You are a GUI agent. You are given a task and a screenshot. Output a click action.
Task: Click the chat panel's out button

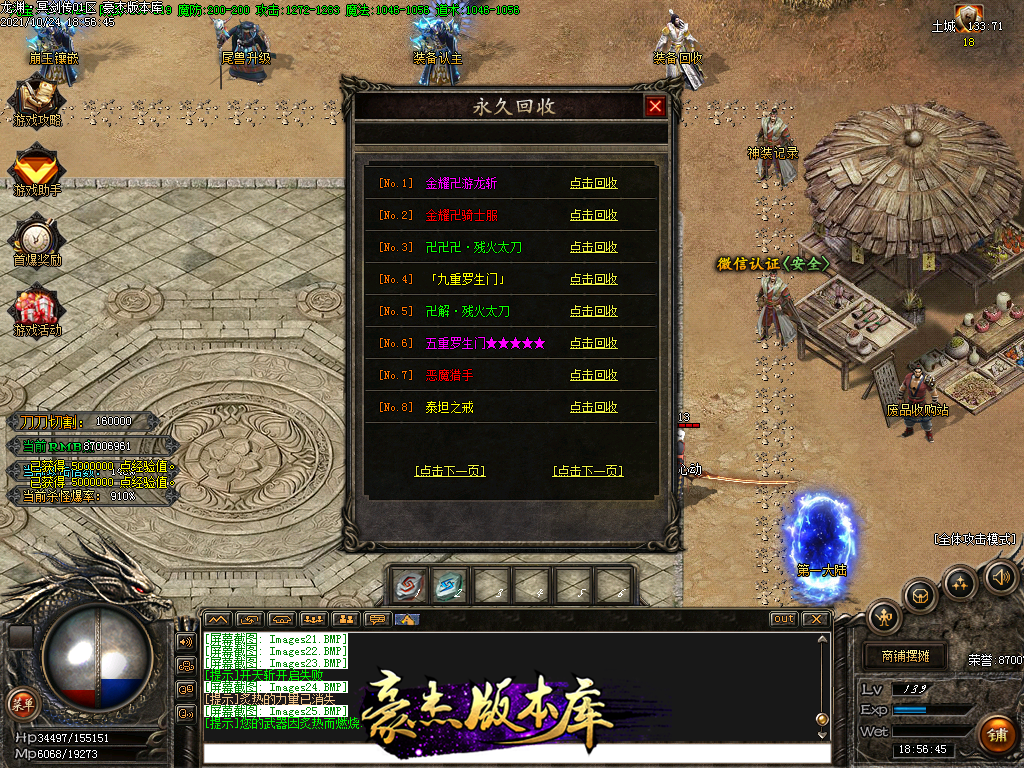pos(783,619)
